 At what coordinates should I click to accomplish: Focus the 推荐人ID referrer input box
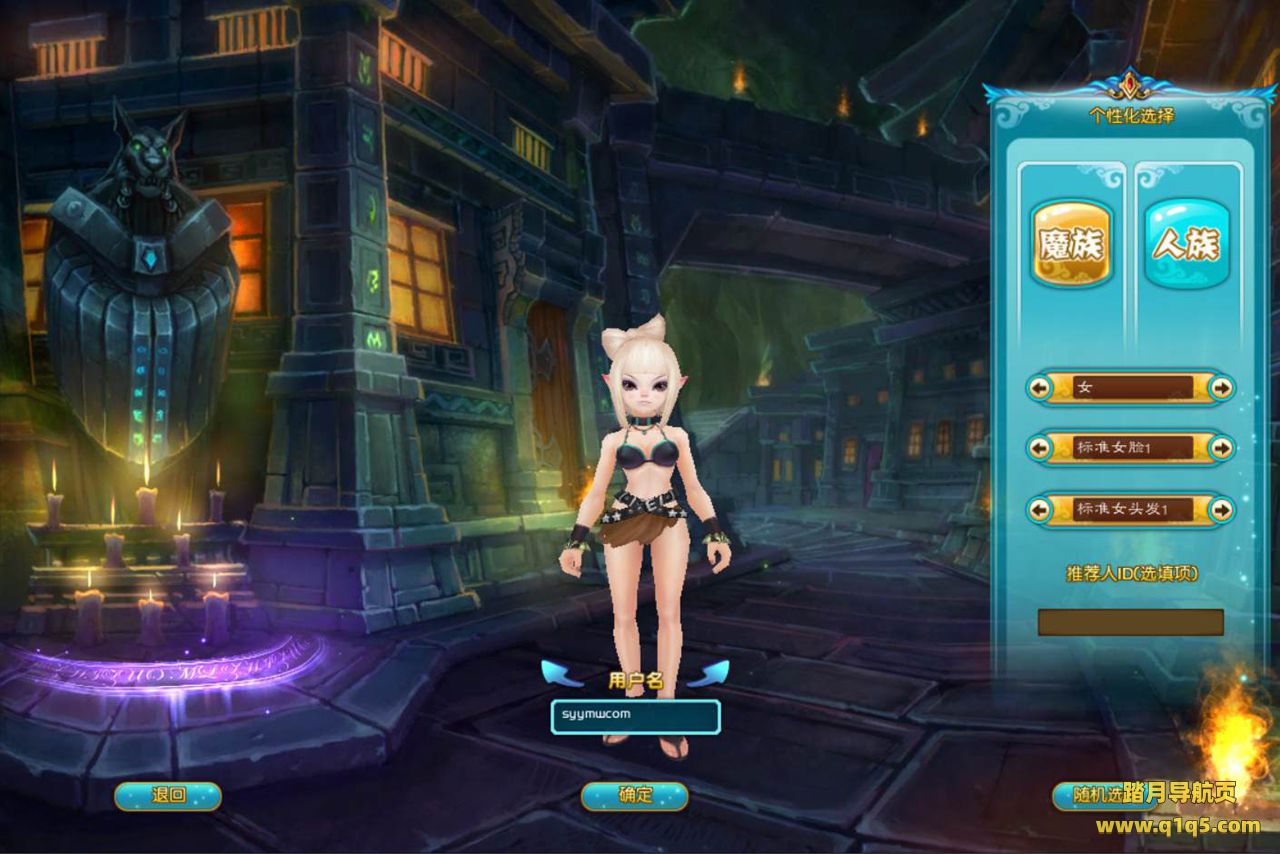(1130, 622)
